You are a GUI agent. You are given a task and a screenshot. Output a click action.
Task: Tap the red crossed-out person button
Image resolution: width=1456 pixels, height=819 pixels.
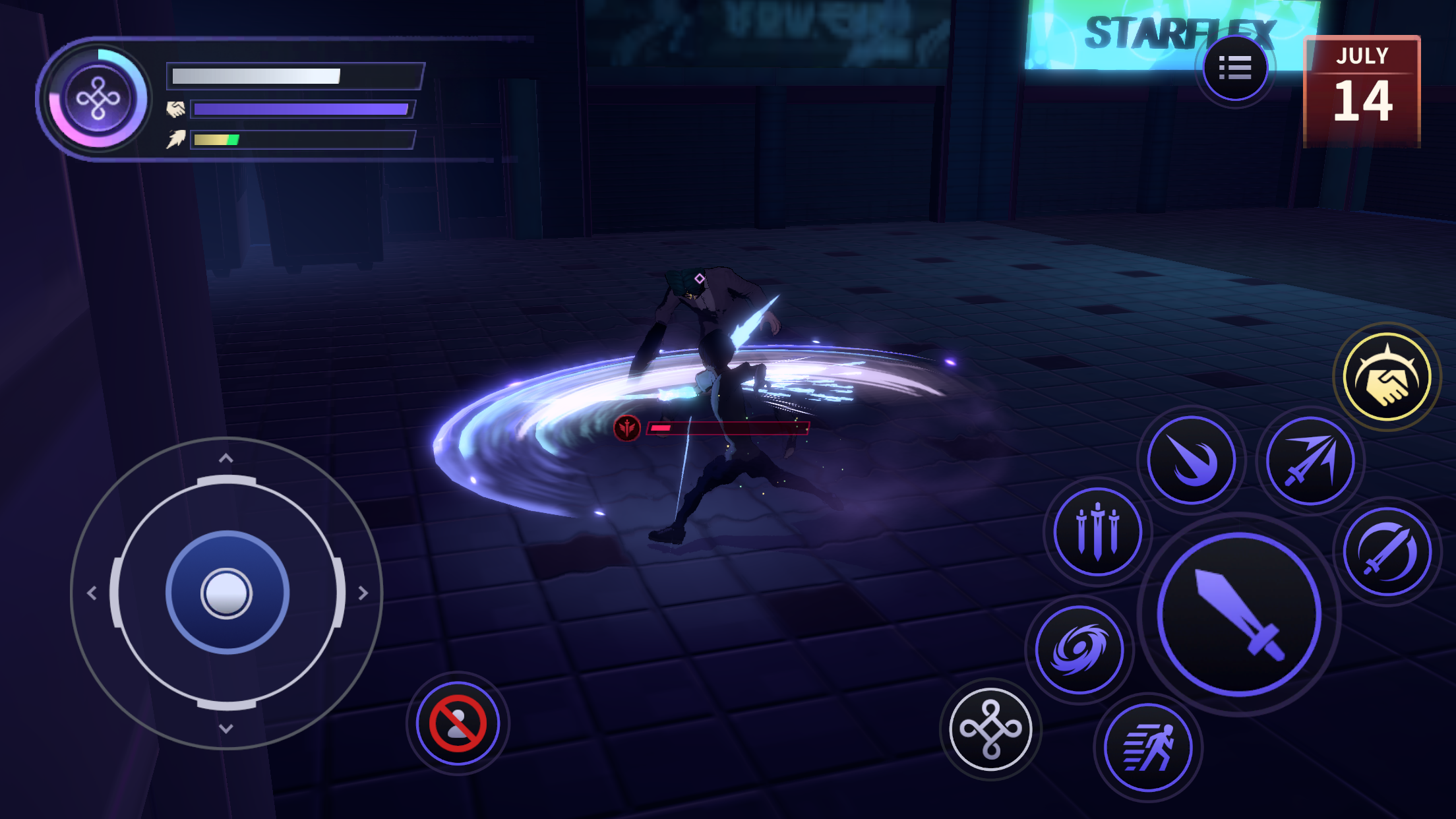pyautogui.click(x=458, y=724)
